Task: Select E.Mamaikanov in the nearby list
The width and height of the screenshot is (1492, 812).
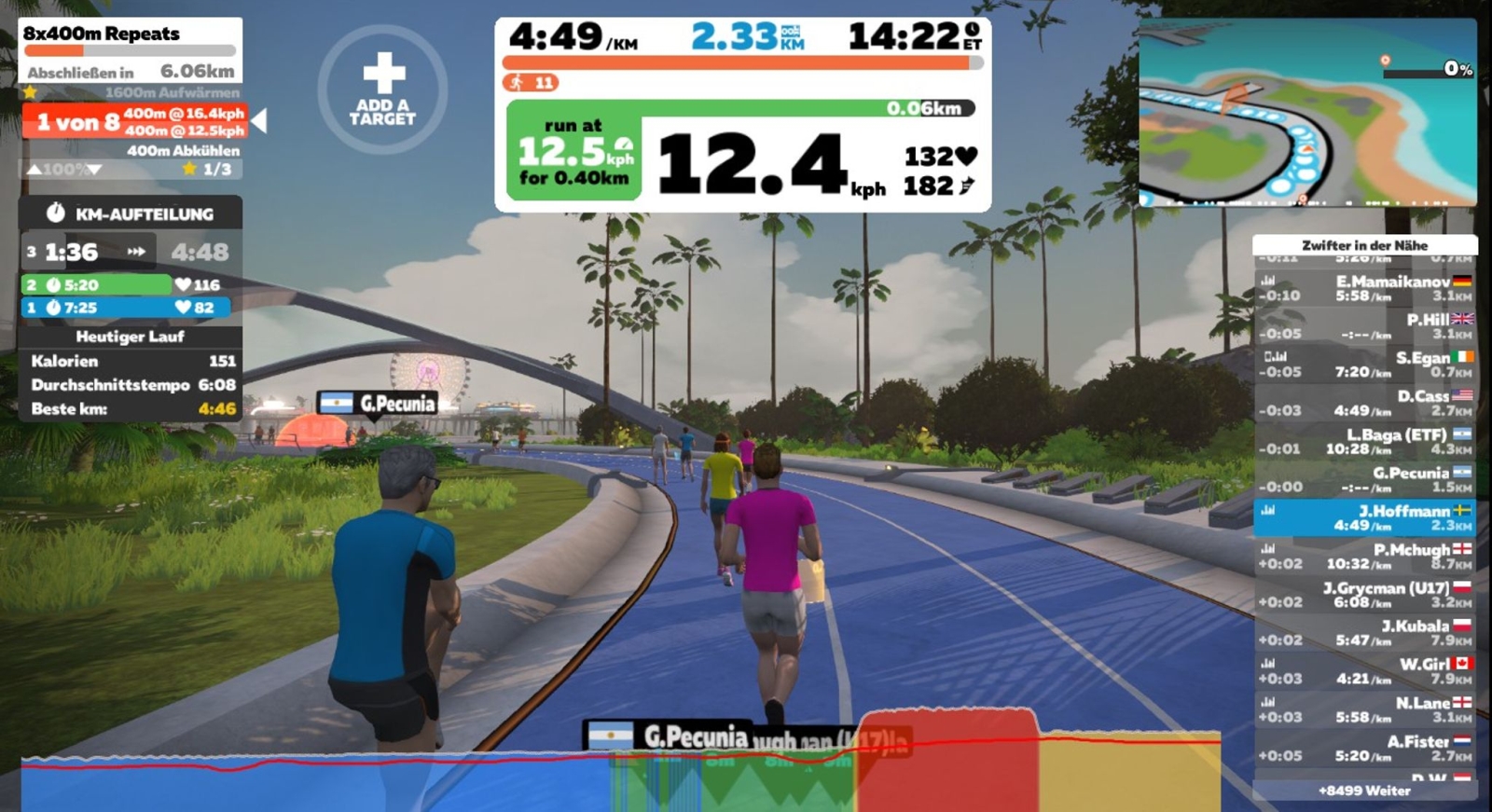Action: (x=1364, y=288)
